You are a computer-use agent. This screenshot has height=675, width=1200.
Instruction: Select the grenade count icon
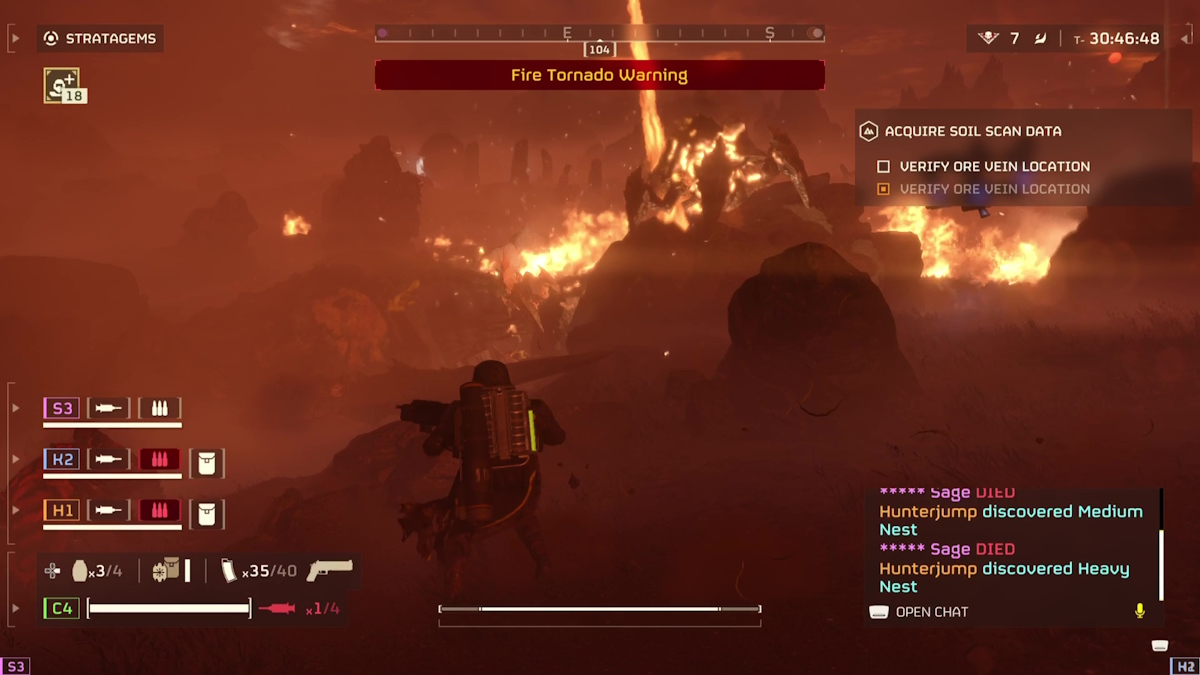point(80,571)
